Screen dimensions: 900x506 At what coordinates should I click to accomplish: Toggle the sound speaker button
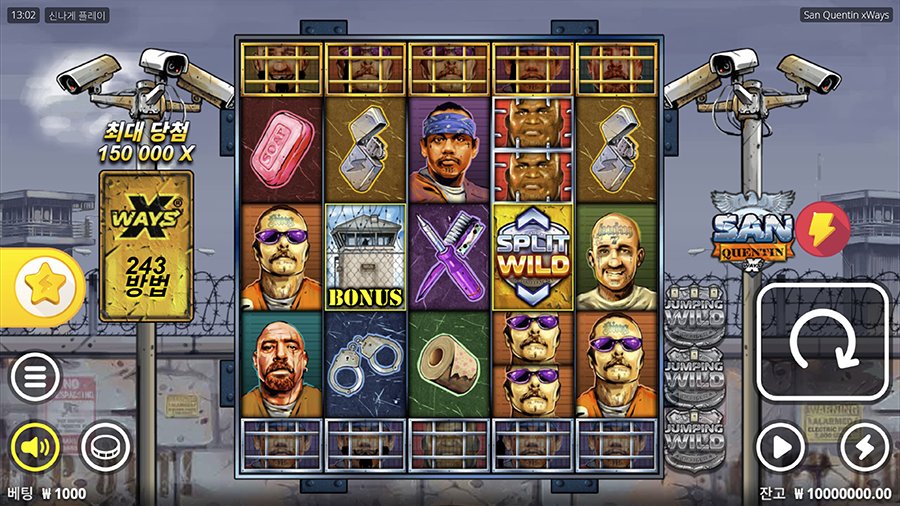click(35, 446)
